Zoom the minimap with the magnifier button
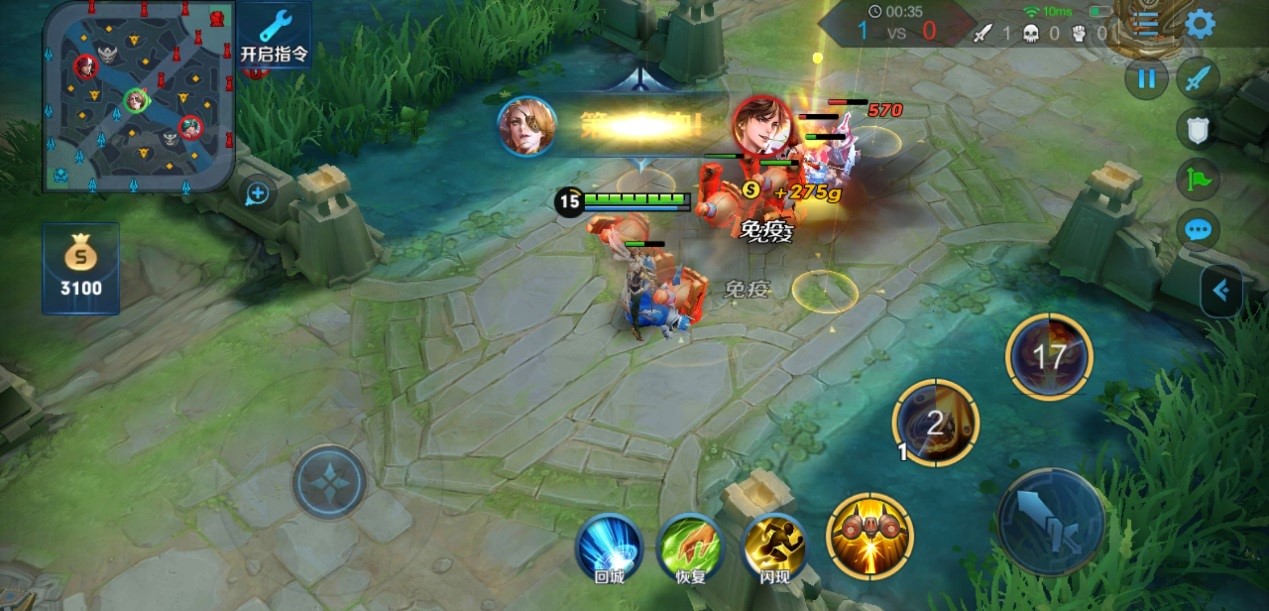The width and height of the screenshot is (1269, 611). click(257, 193)
